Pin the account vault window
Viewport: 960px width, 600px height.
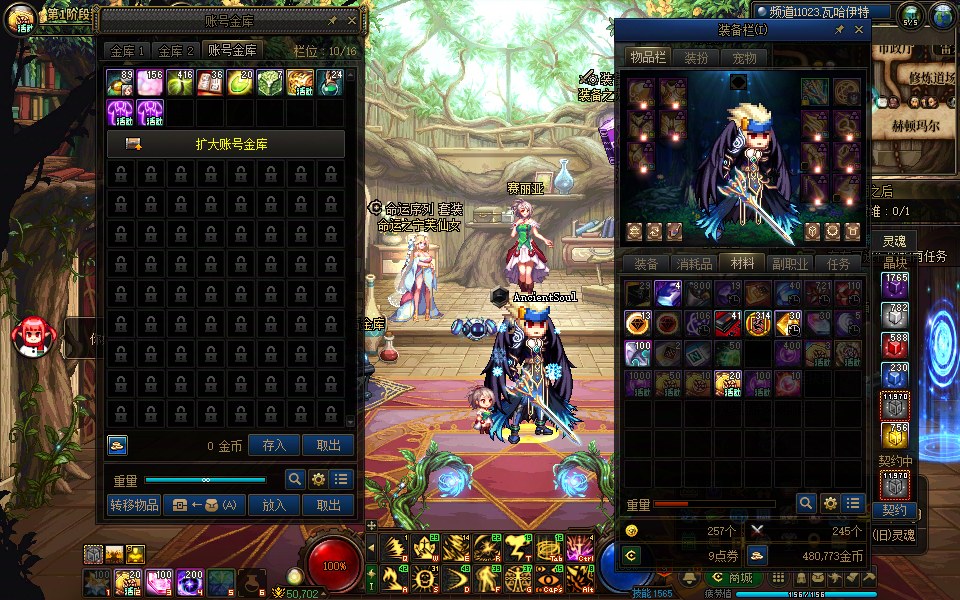pyautogui.click(x=332, y=20)
